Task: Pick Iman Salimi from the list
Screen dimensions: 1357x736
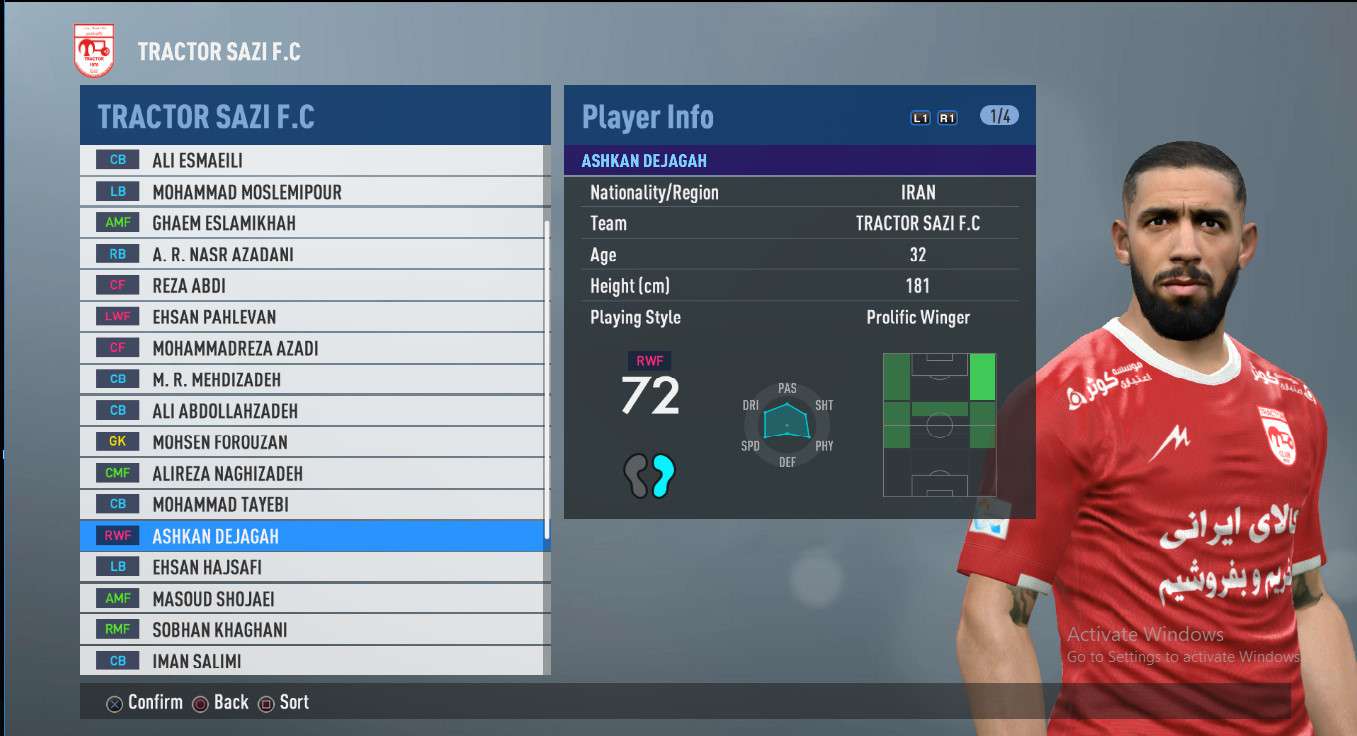Action: (x=312, y=661)
